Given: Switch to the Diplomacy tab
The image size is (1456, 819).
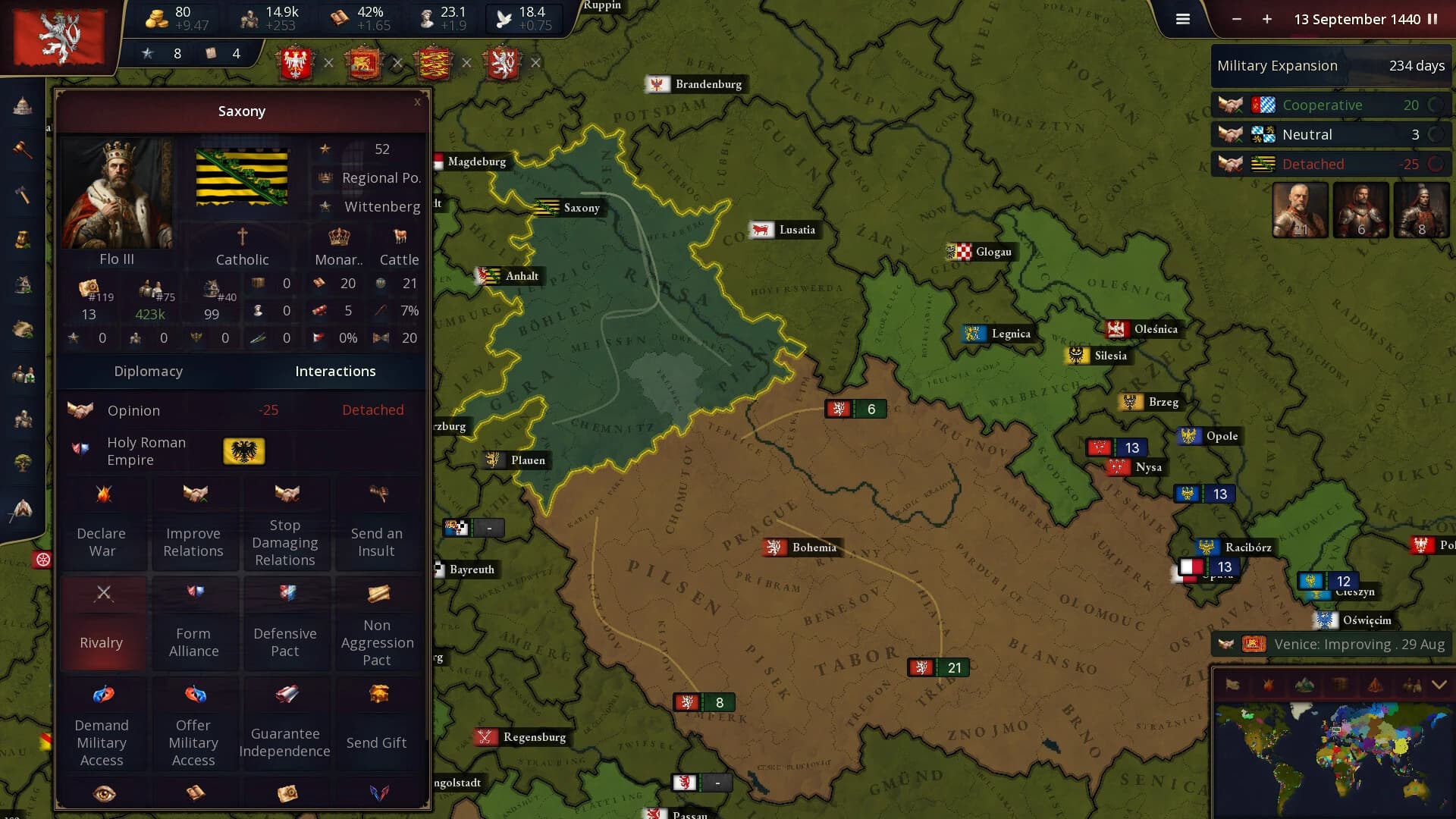Looking at the screenshot, I should [149, 371].
